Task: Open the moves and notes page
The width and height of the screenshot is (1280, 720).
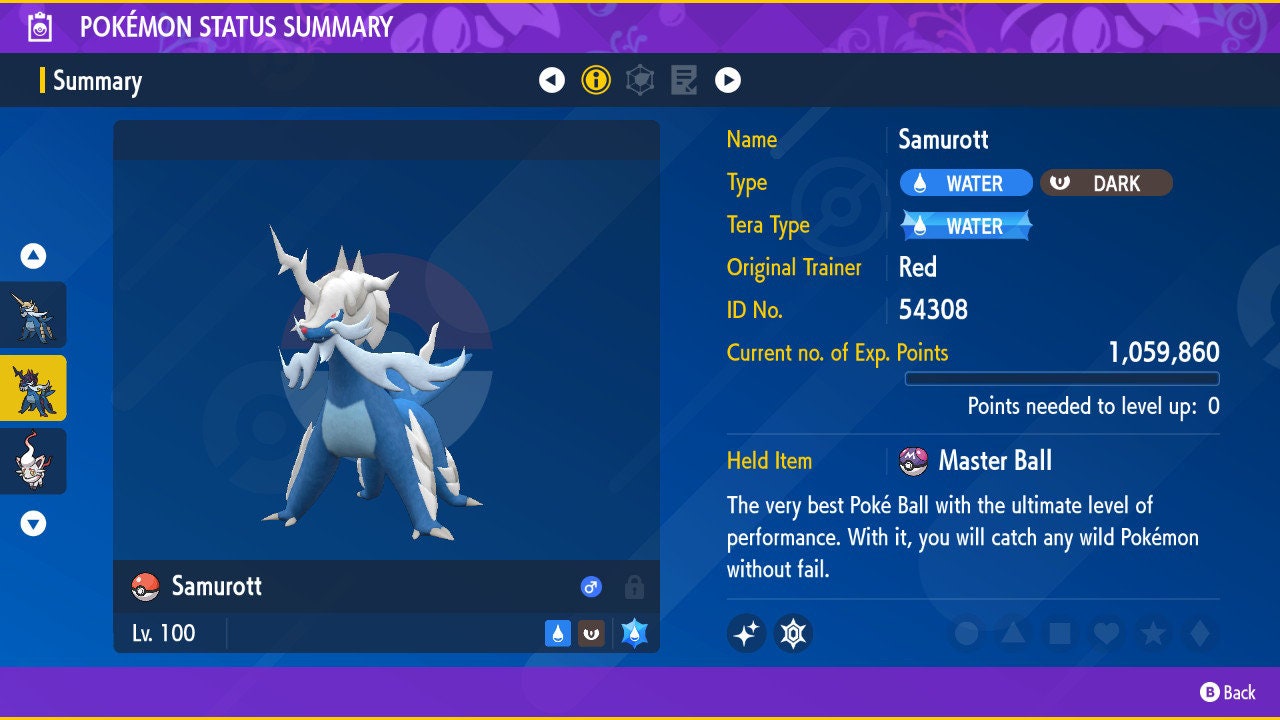Action: pos(684,80)
